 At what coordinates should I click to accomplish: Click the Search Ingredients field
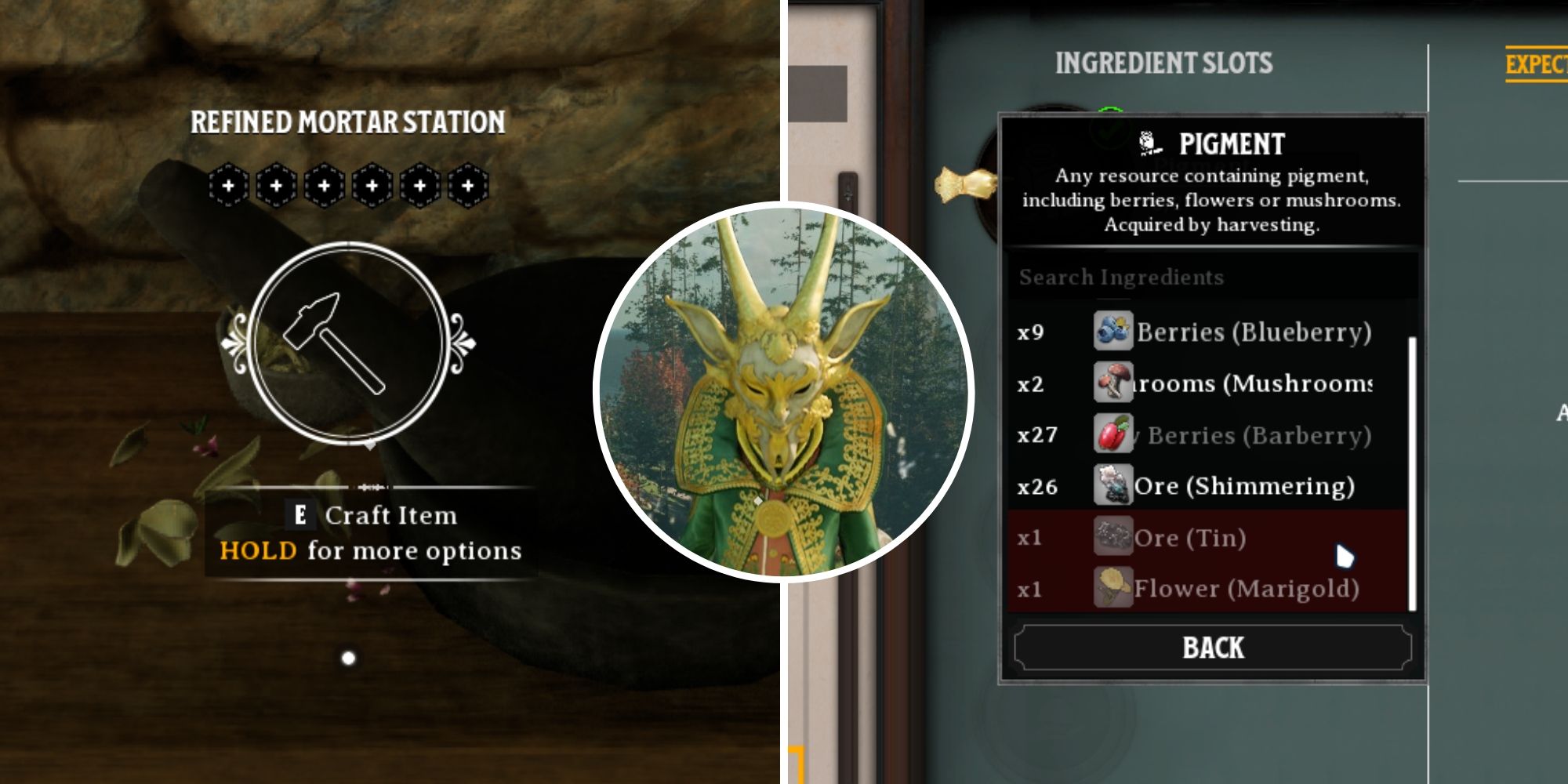coord(1212,277)
